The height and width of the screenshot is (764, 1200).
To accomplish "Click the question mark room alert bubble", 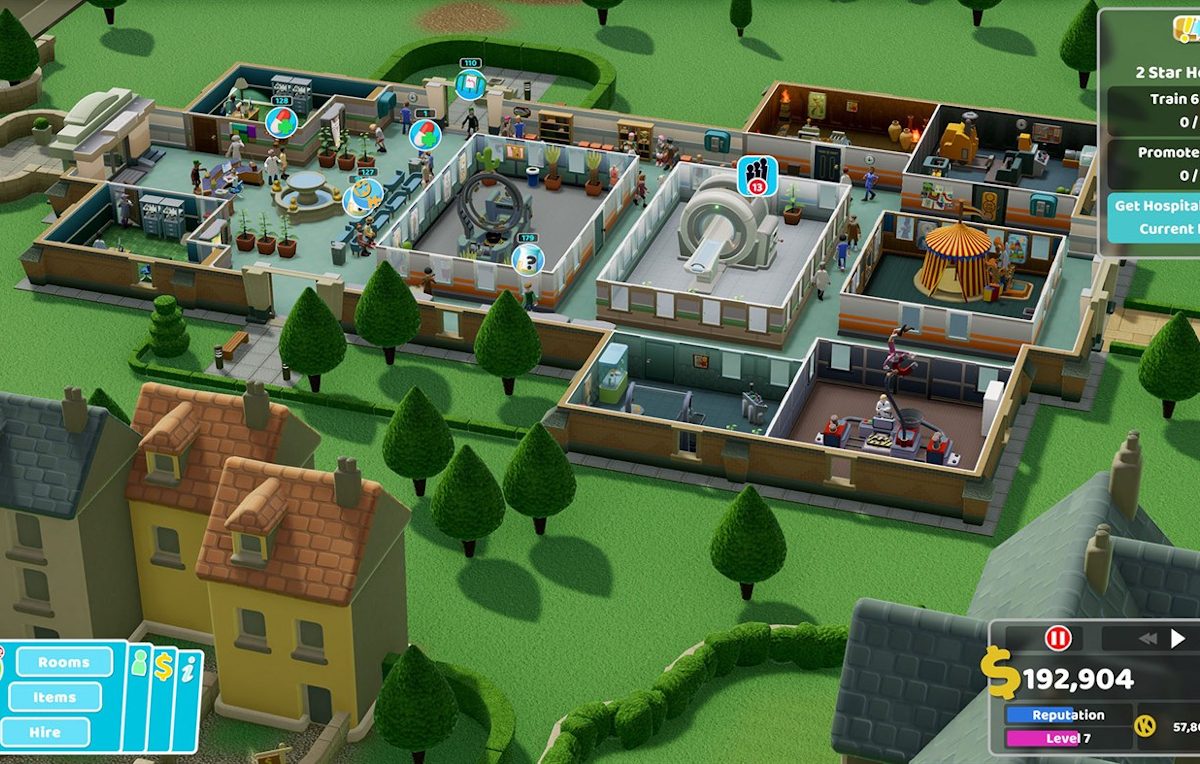I will (527, 259).
